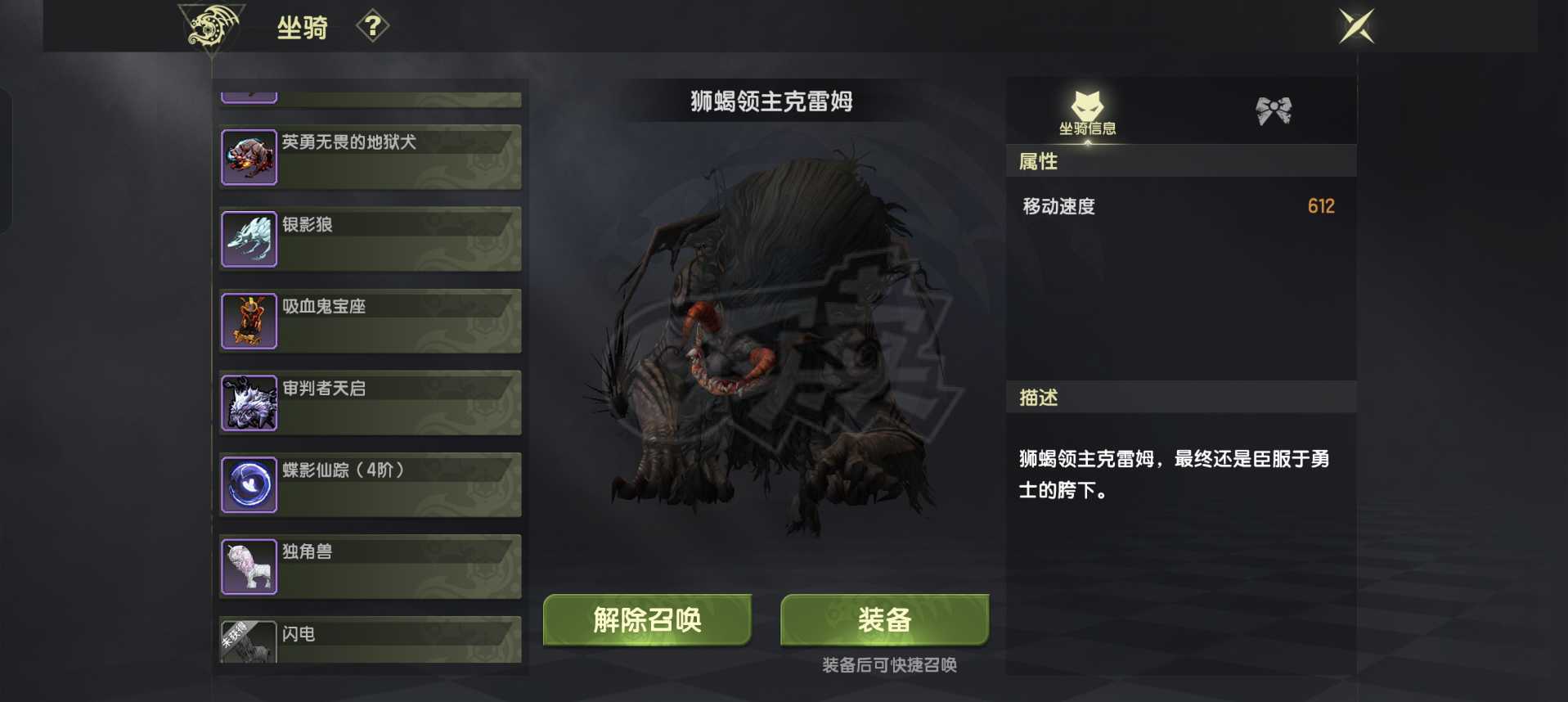Expand the 蝶影仙踪（4阶）mount details
Image resolution: width=1568 pixels, height=702 pixels.
pos(368,484)
